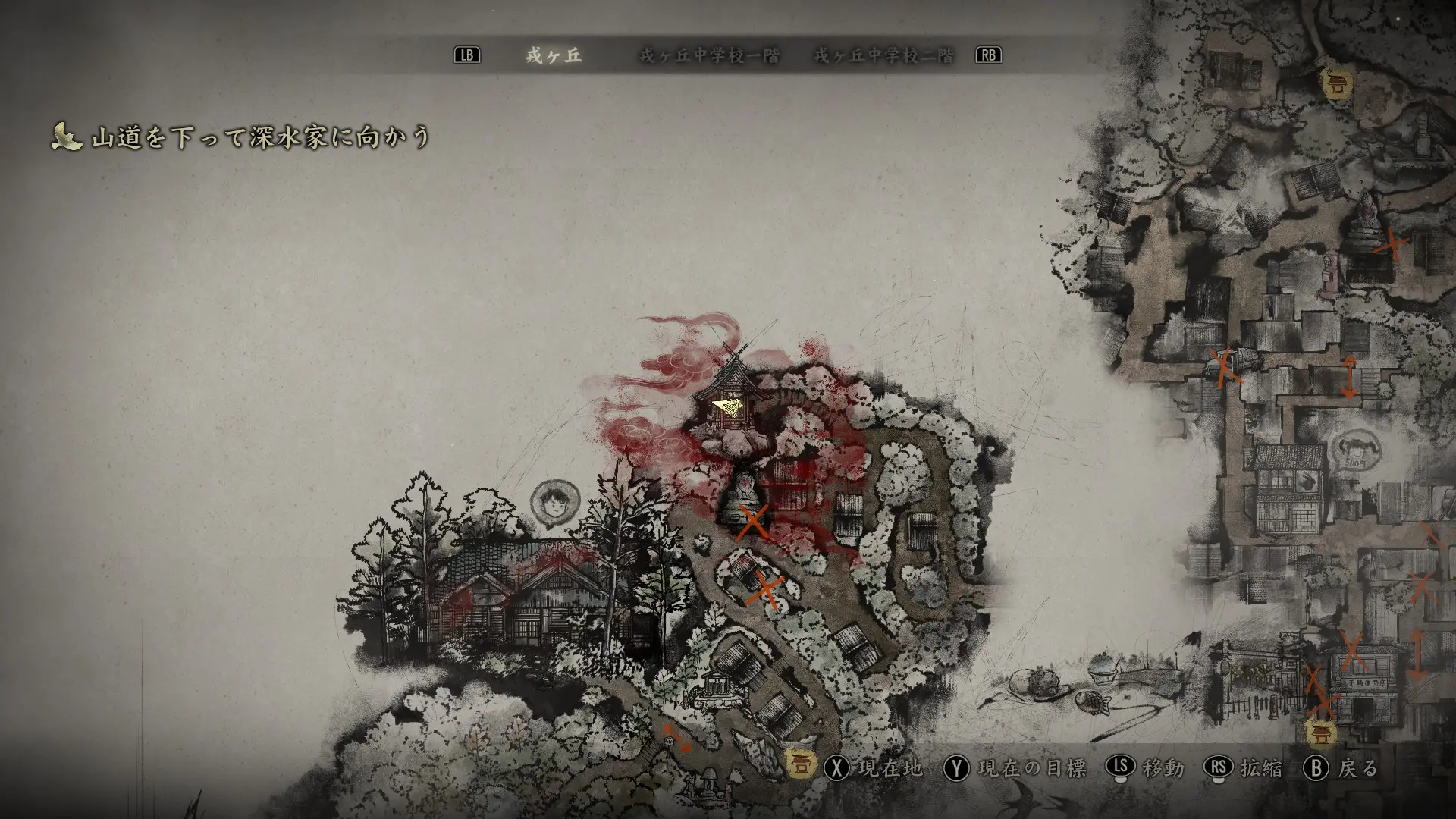Select the active 戎ヶ丘 map tab

coord(554,56)
